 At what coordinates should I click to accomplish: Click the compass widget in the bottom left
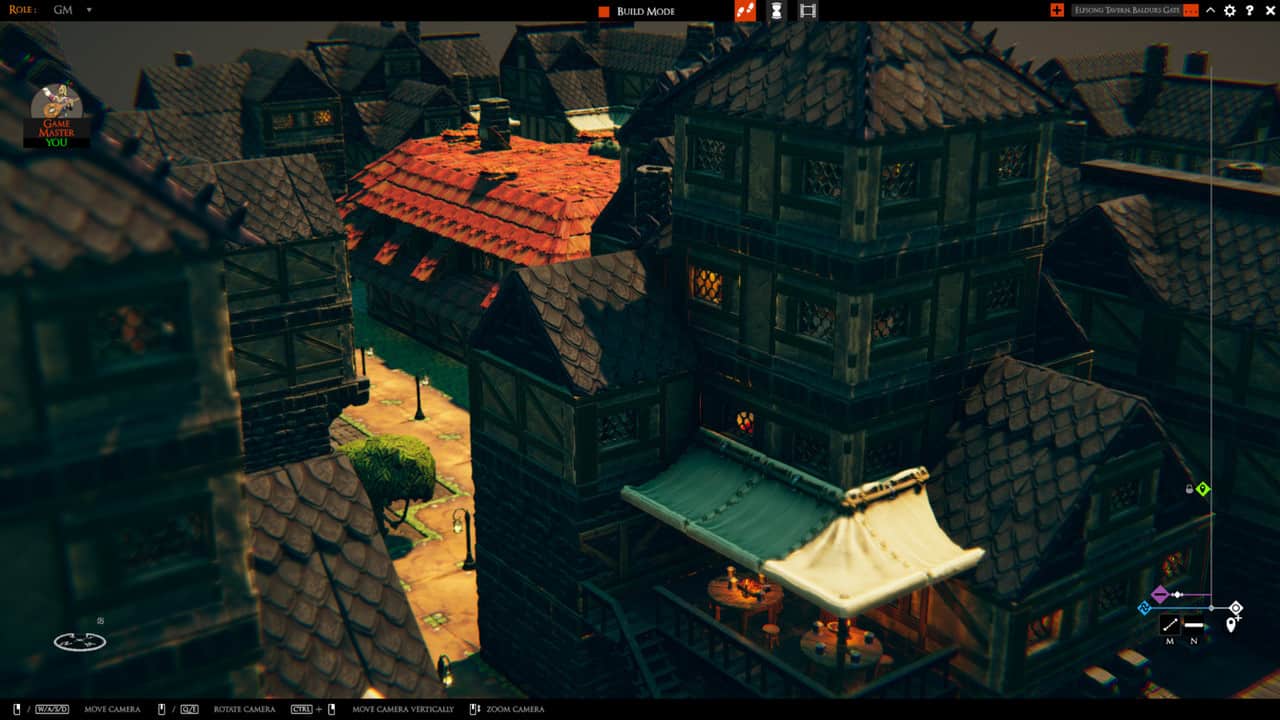[78, 641]
